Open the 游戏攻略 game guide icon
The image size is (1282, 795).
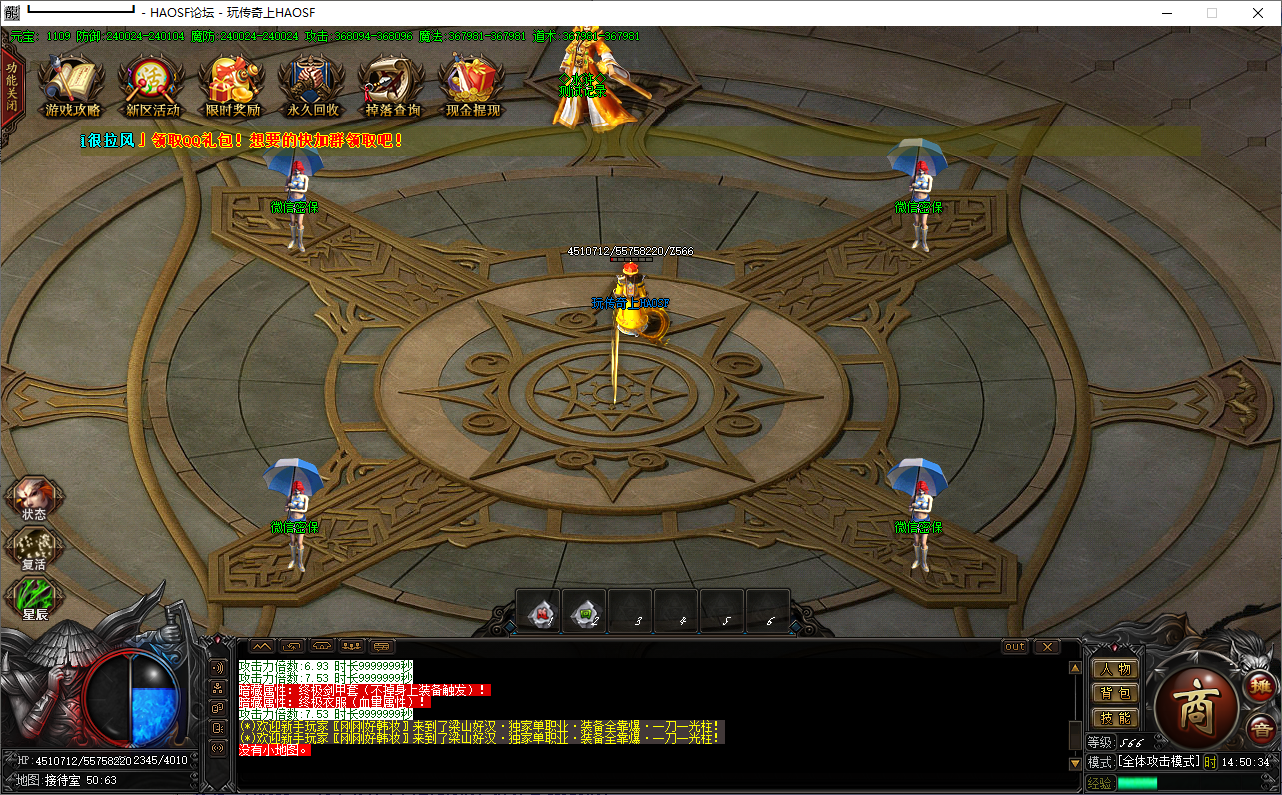point(72,86)
